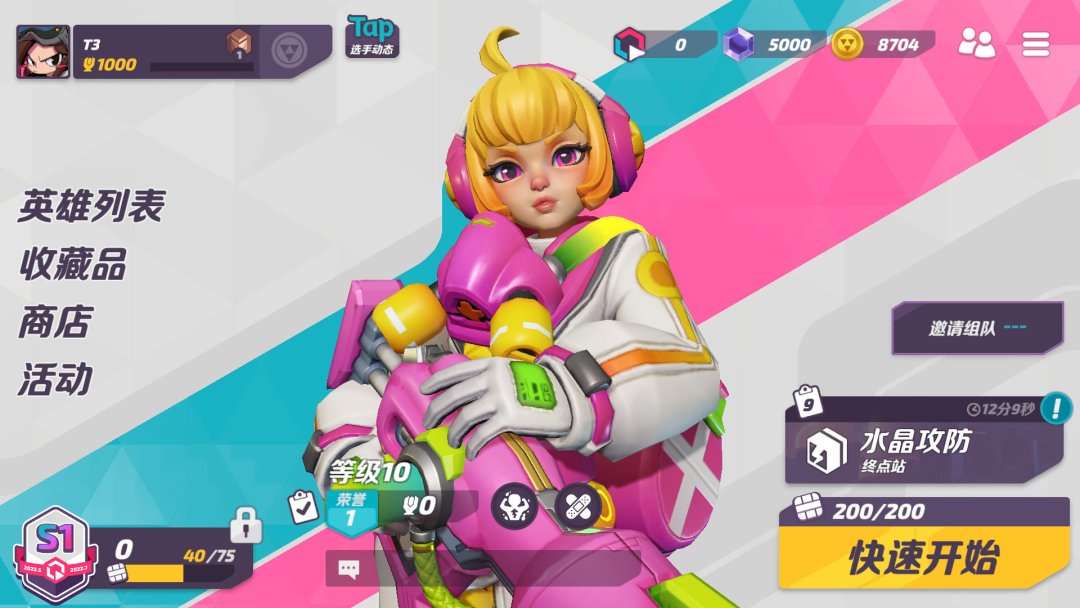Select the crossed bandage skill icon
This screenshot has width=1080, height=608.
click(x=577, y=506)
